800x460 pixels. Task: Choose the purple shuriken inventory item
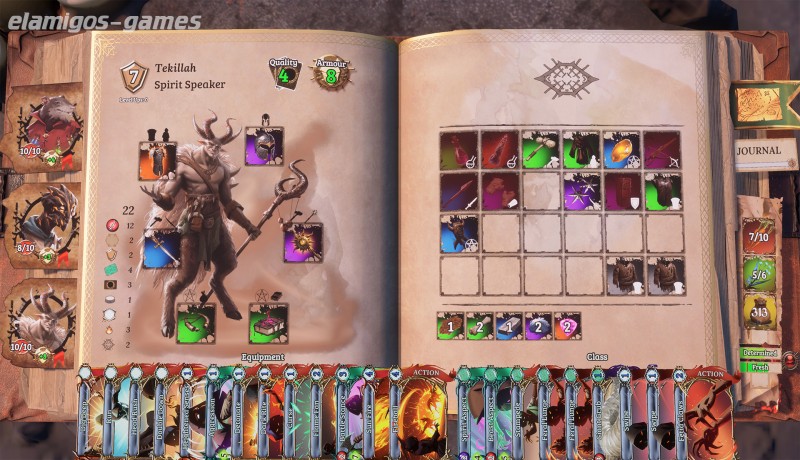(x=581, y=191)
